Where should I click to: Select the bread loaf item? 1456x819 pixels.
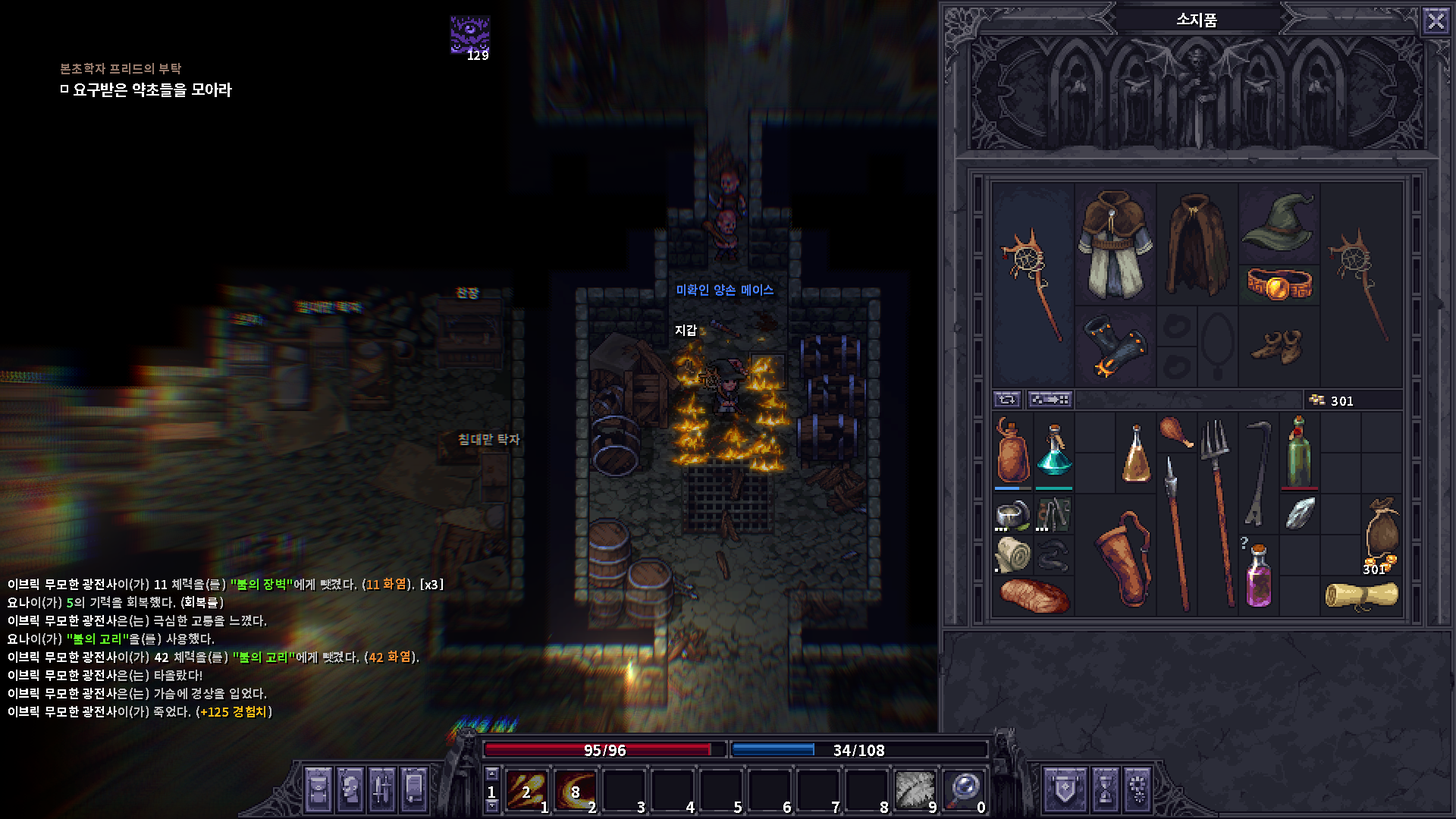[x=1033, y=596]
